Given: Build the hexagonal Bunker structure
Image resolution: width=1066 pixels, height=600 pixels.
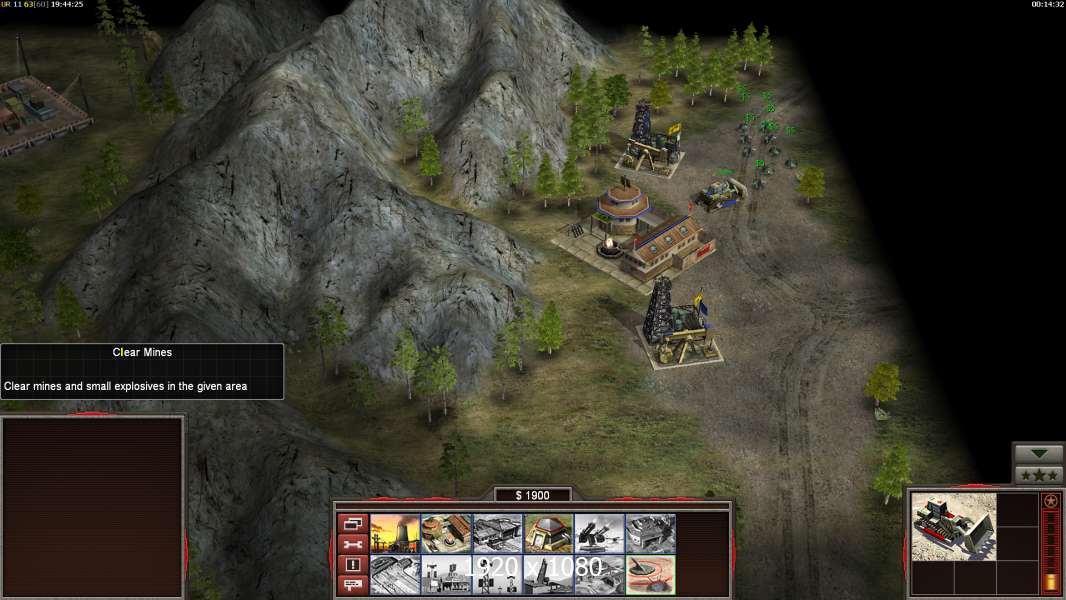Looking at the screenshot, I should (x=548, y=534).
